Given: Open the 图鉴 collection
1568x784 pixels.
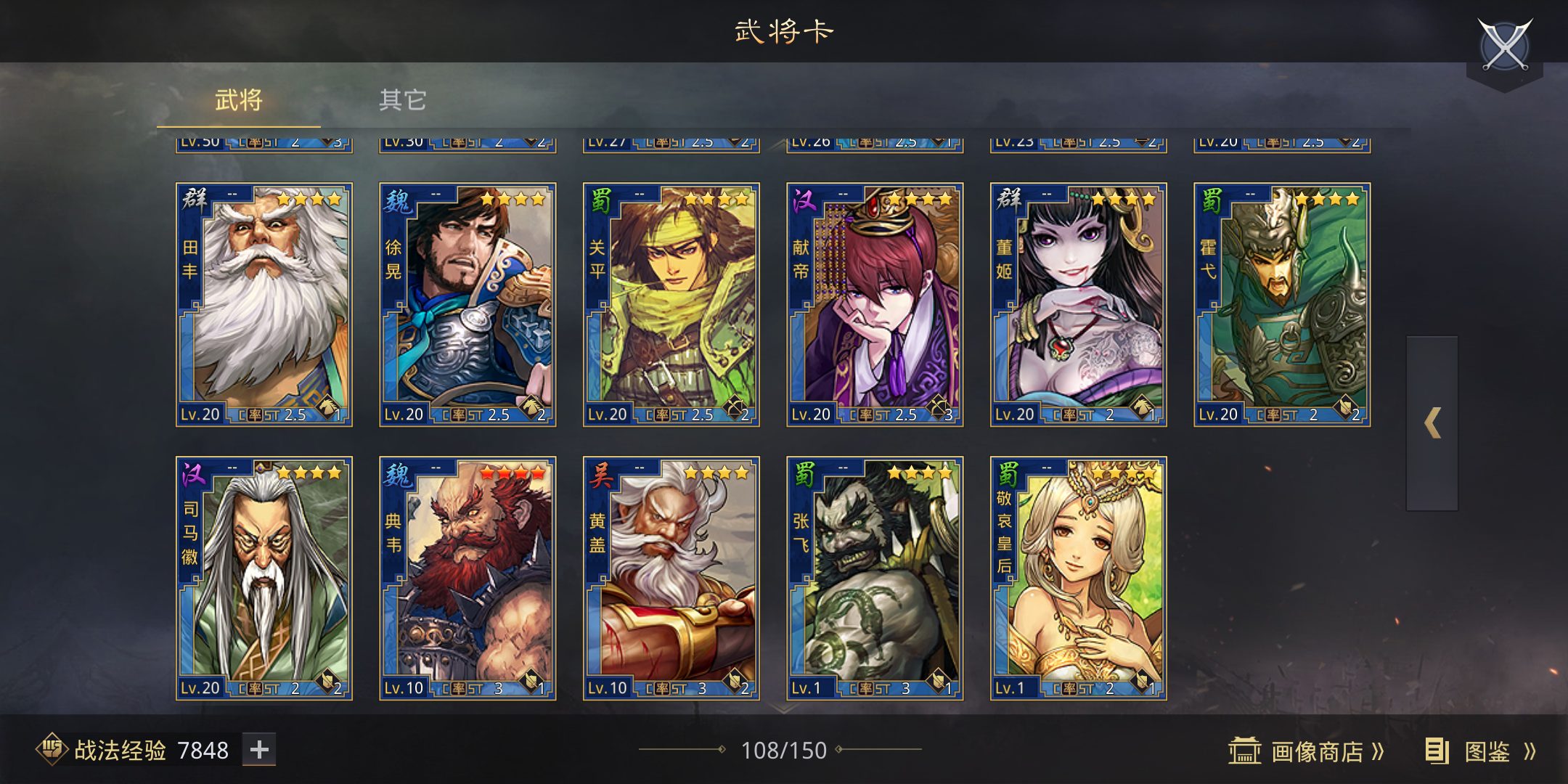Looking at the screenshot, I should tap(1481, 751).
